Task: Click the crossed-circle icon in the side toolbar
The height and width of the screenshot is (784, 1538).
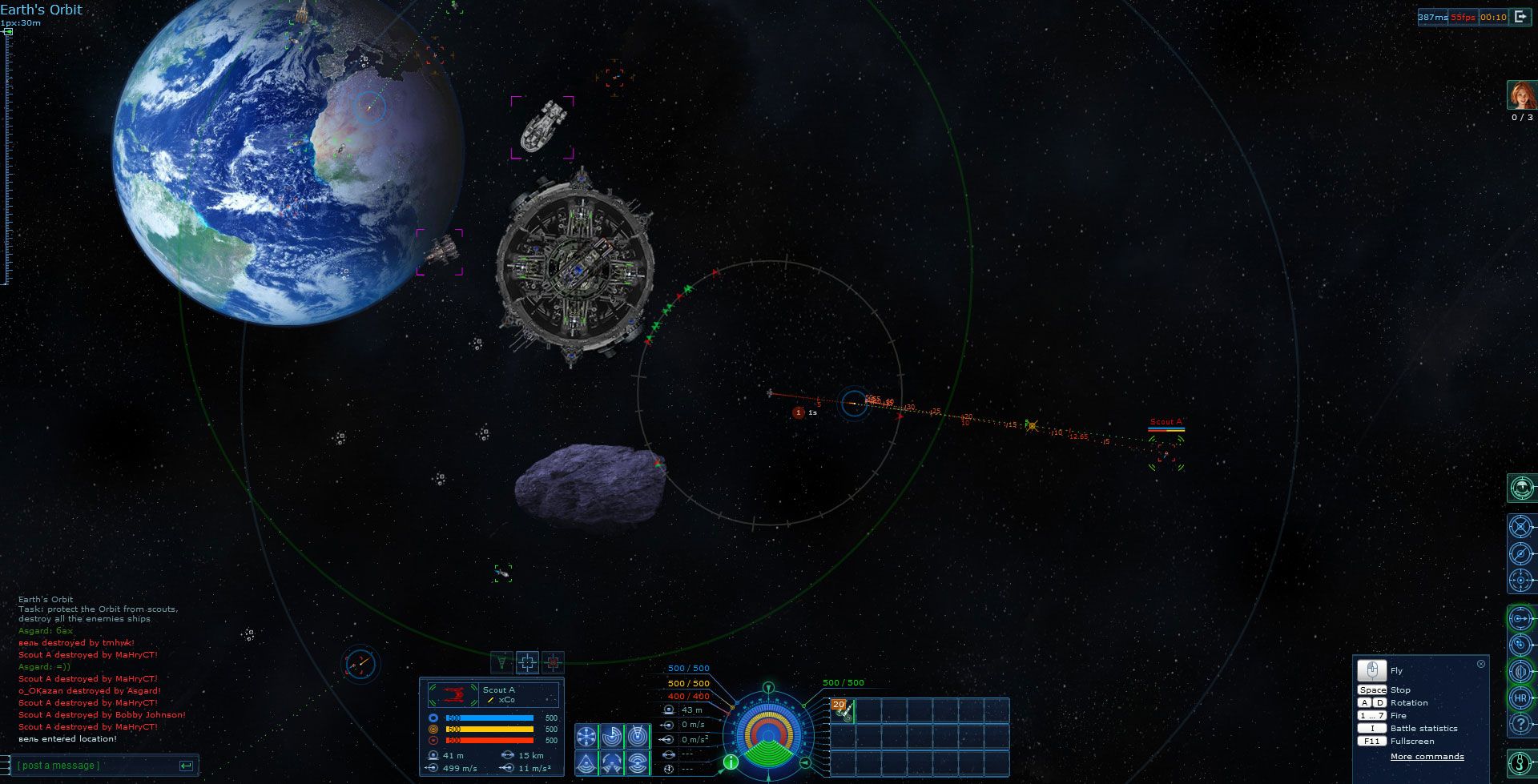Action: pos(1520,527)
